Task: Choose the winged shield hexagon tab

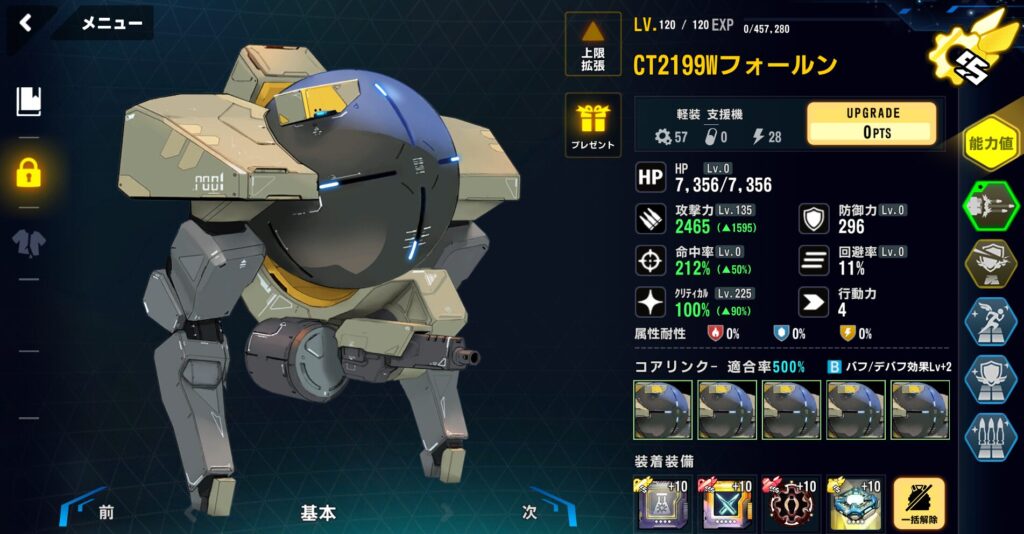Action: 991,379
